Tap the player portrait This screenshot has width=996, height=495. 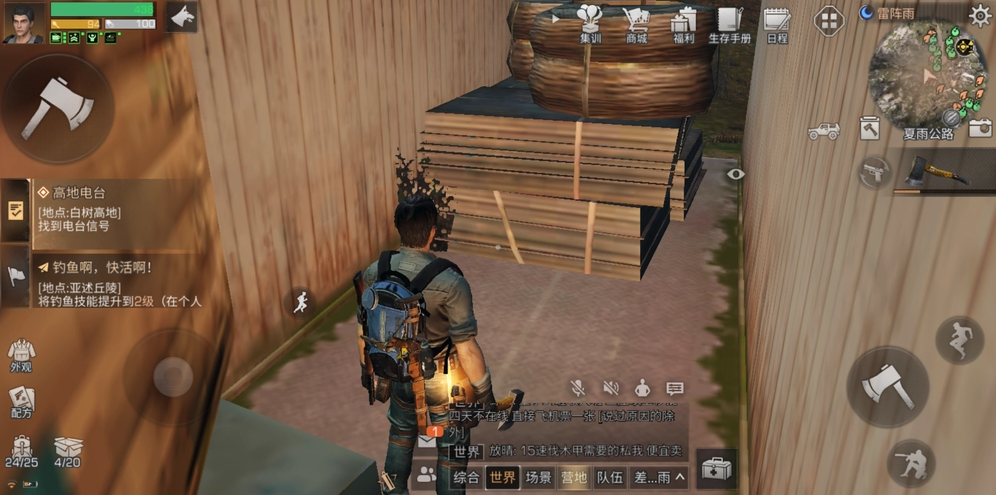pyautogui.click(x=23, y=23)
